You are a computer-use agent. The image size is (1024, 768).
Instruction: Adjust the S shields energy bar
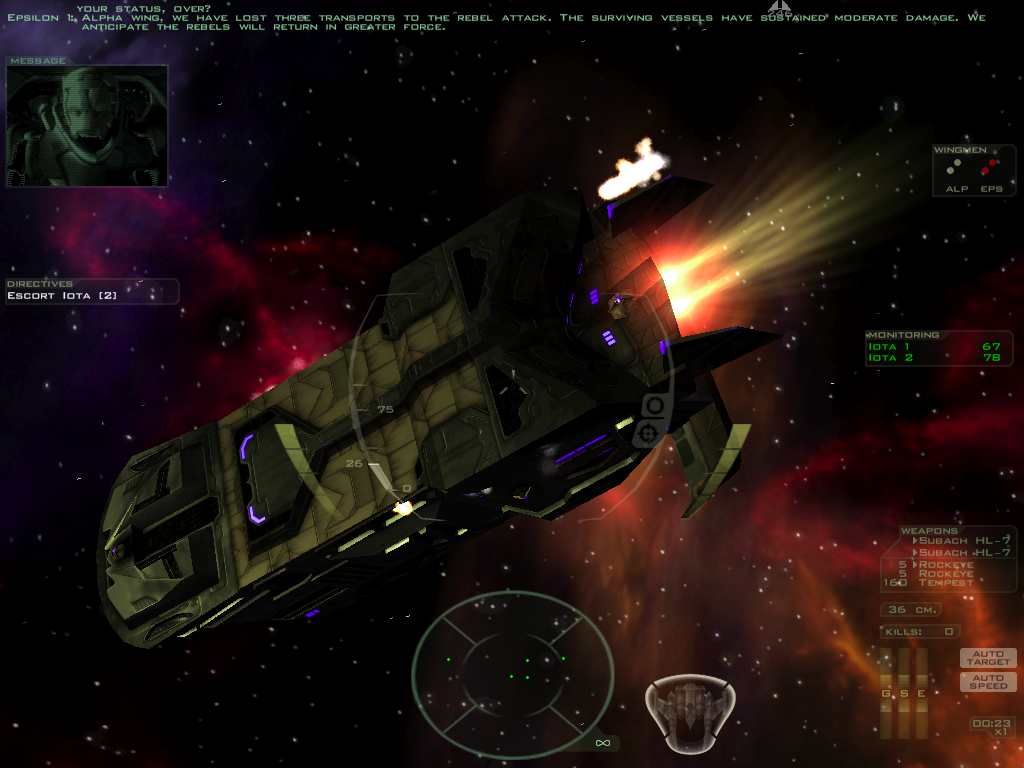click(904, 693)
